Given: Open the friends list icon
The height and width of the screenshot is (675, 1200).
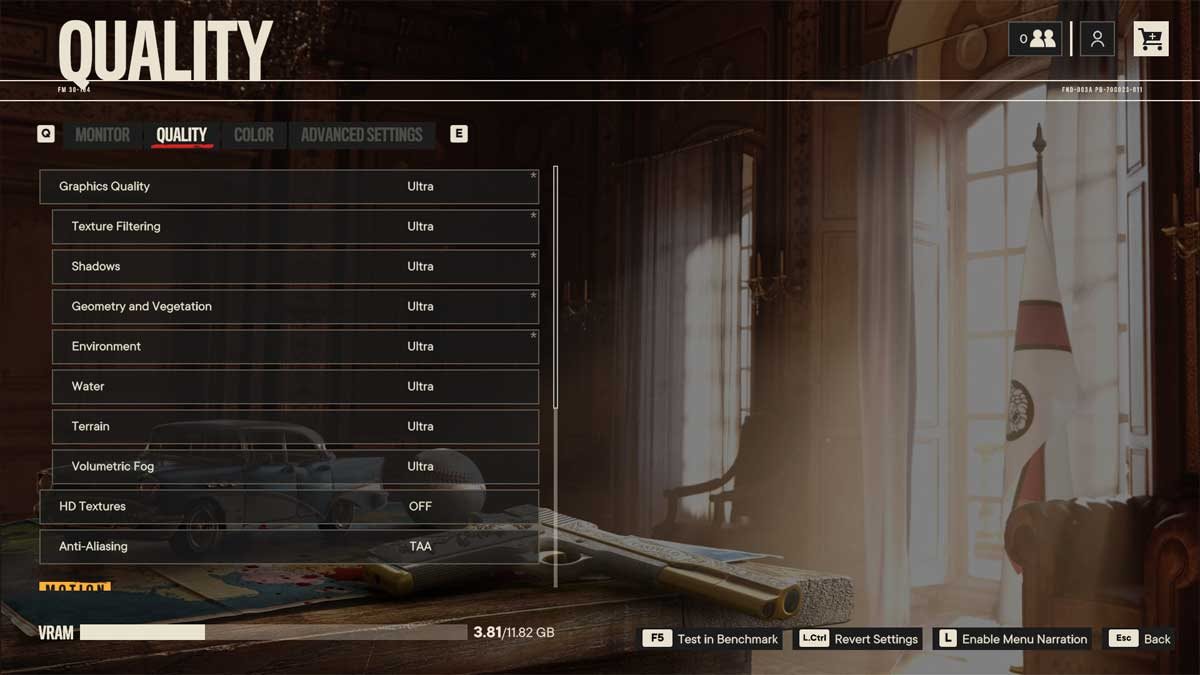Looking at the screenshot, I should [x=1035, y=39].
